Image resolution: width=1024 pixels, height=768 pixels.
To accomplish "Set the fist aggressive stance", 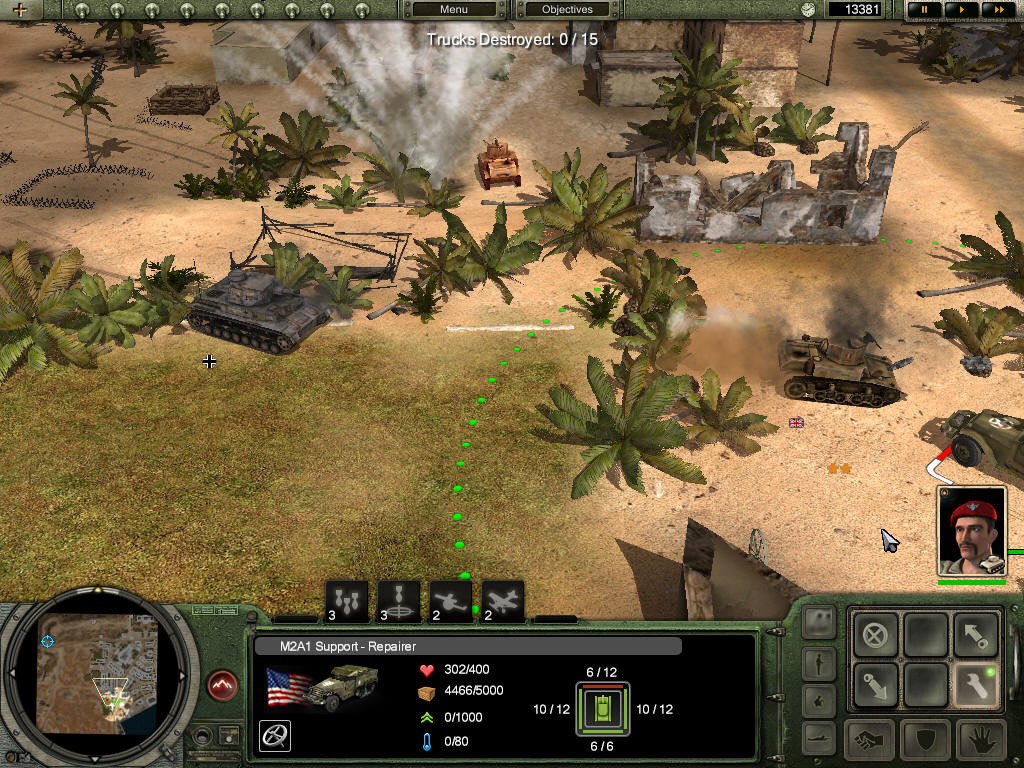I will 871,740.
